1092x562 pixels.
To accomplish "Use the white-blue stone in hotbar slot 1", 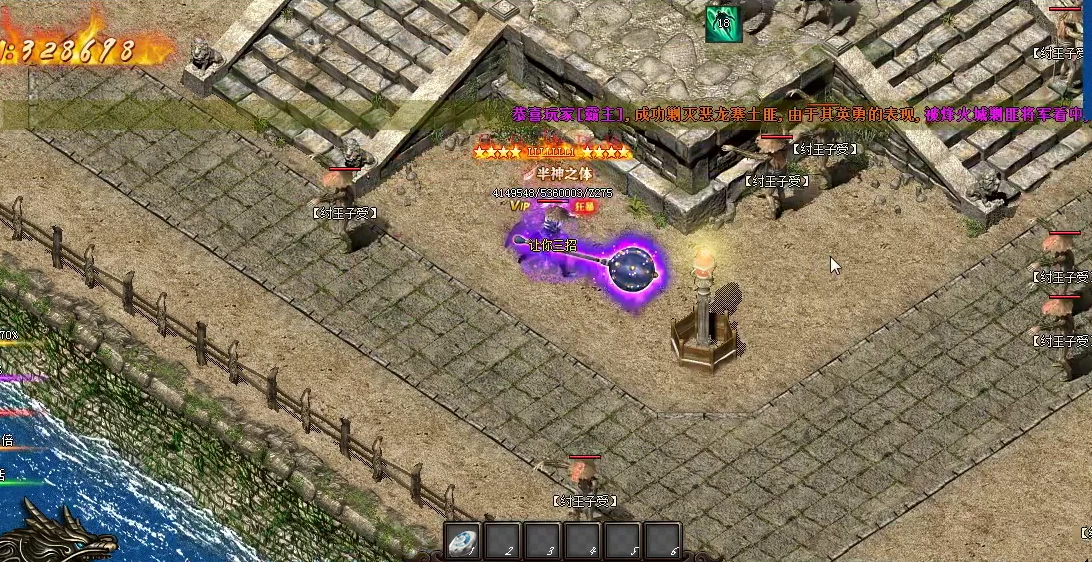I will pyautogui.click(x=463, y=541).
